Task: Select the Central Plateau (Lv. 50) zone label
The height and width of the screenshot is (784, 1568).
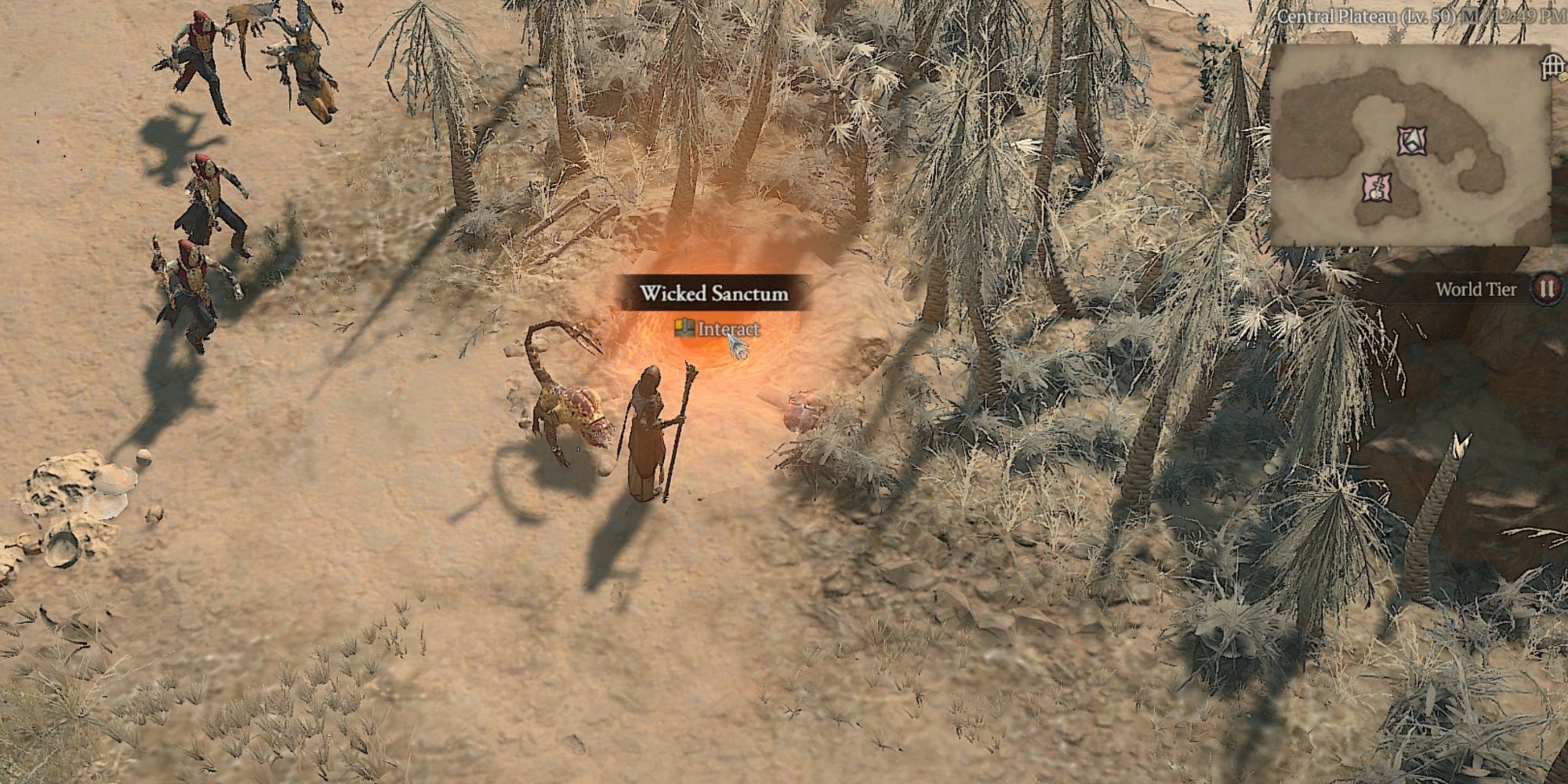Action: 1367,15
